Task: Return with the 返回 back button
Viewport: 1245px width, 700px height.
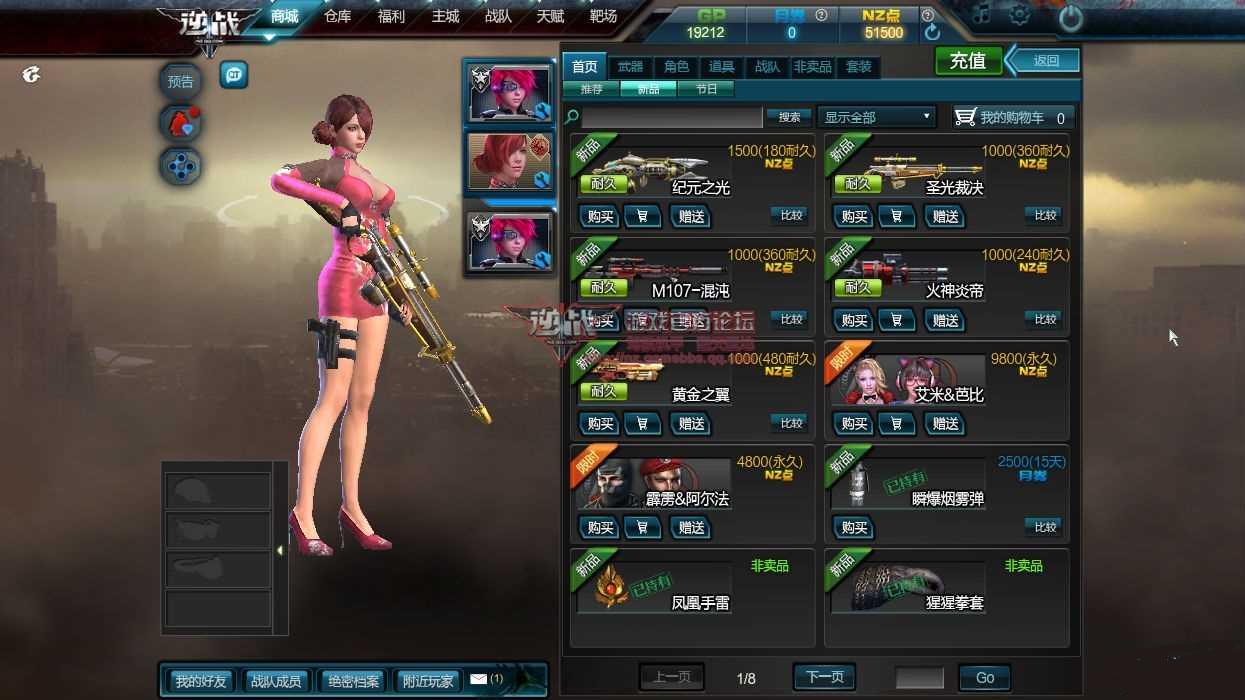Action: (1045, 61)
